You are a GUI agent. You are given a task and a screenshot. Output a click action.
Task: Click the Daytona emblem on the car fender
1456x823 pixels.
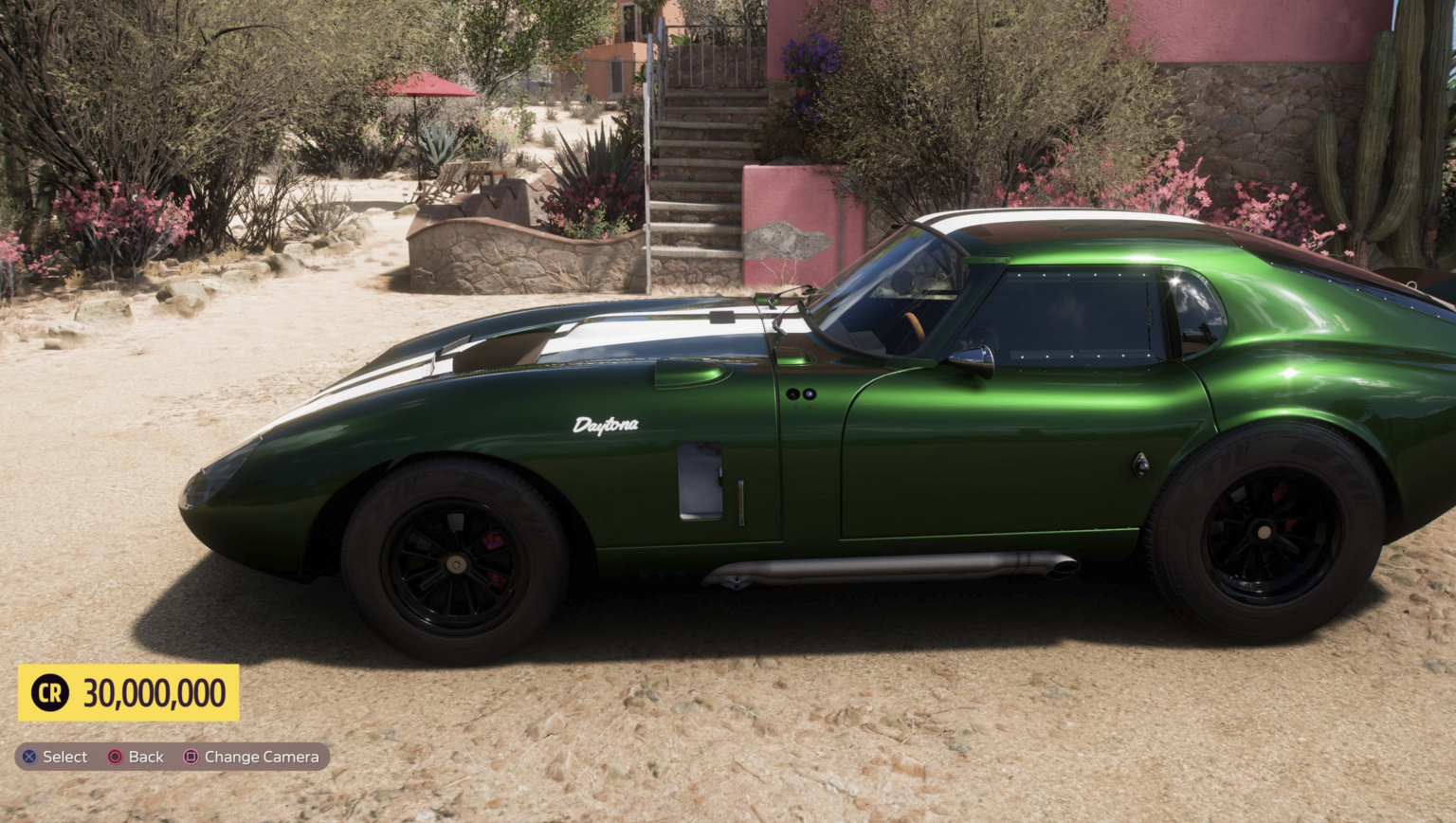point(608,426)
